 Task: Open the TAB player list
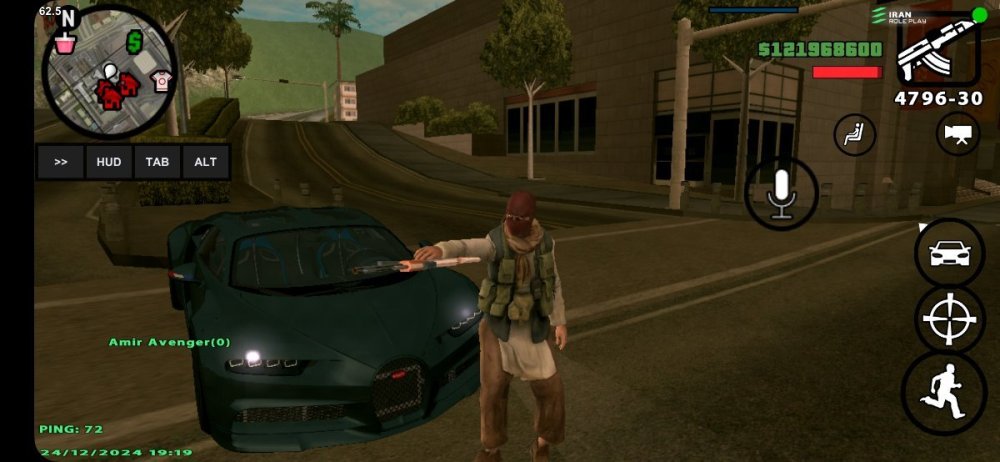click(157, 162)
